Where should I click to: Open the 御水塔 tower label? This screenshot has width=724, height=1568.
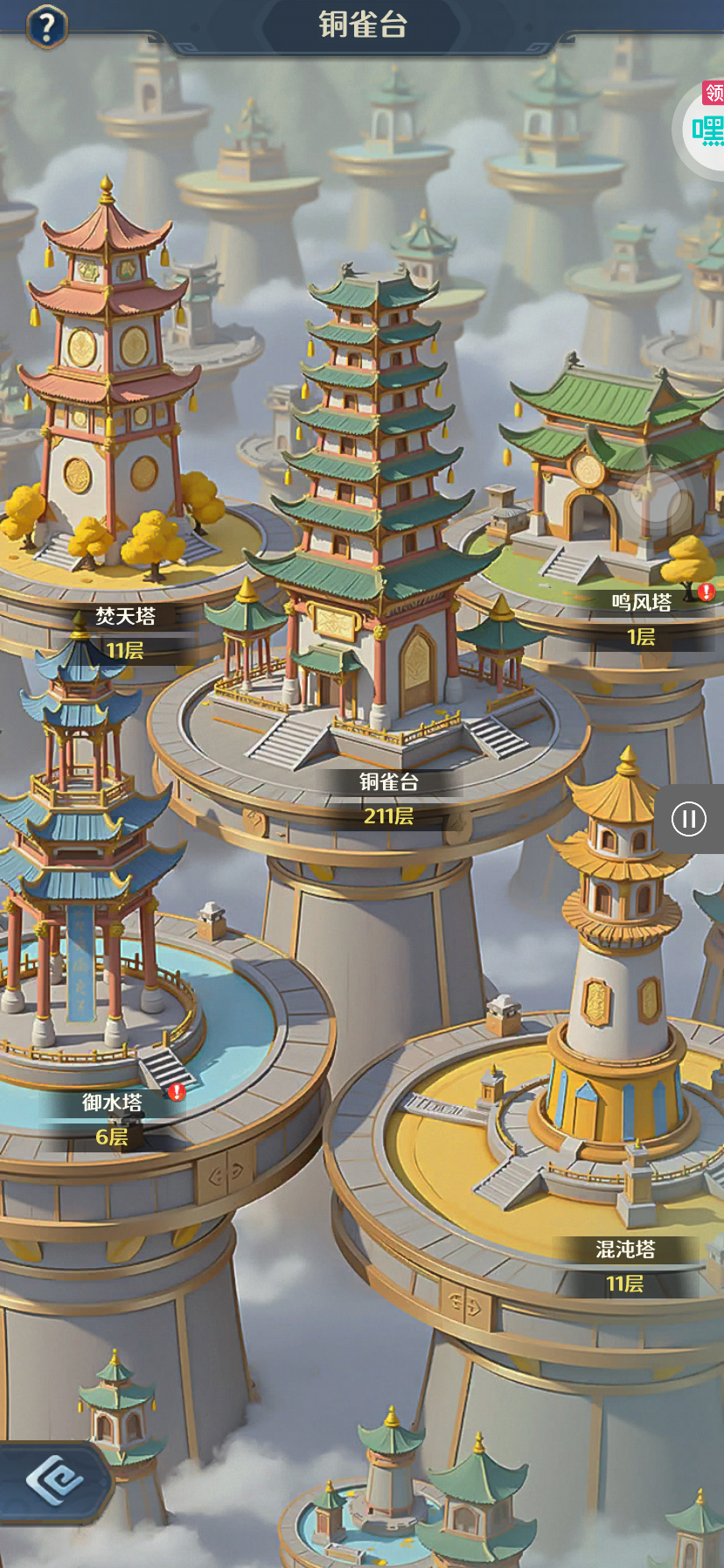[112, 1103]
